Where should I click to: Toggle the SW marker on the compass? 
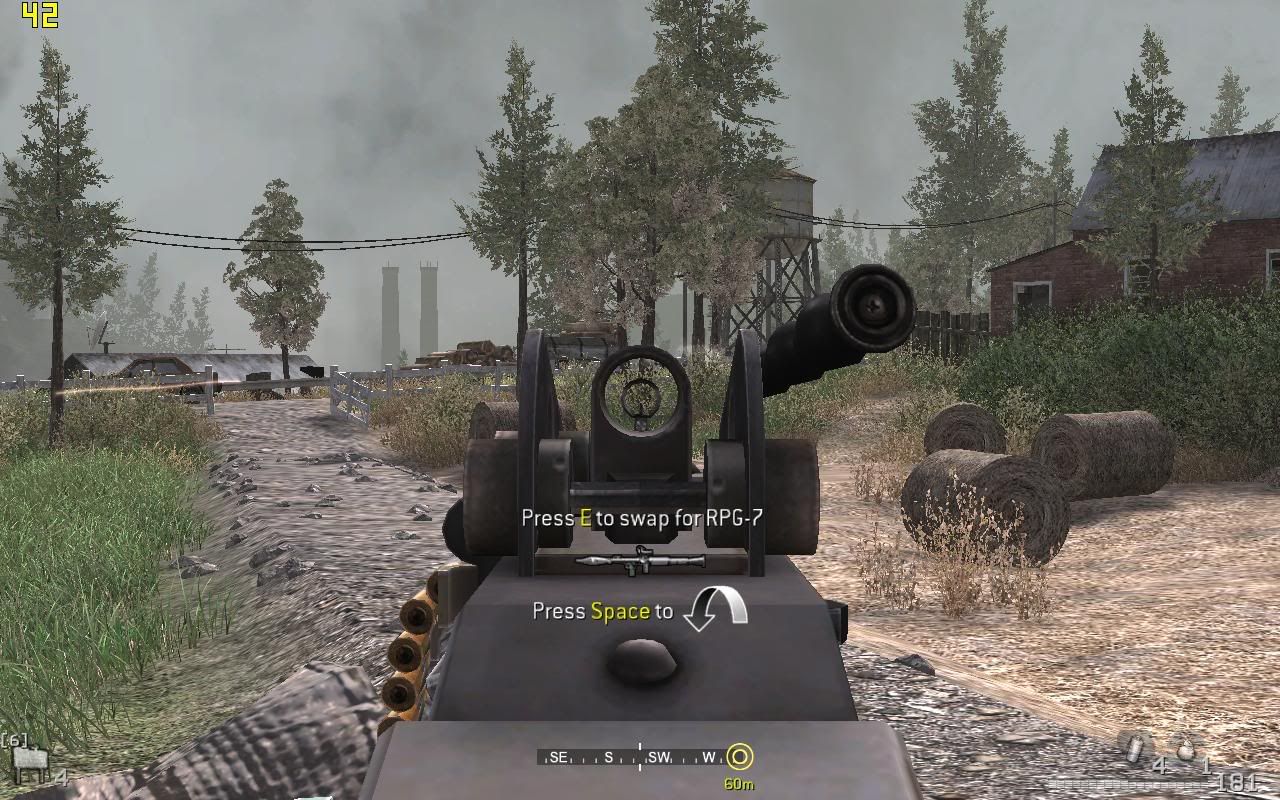658,757
